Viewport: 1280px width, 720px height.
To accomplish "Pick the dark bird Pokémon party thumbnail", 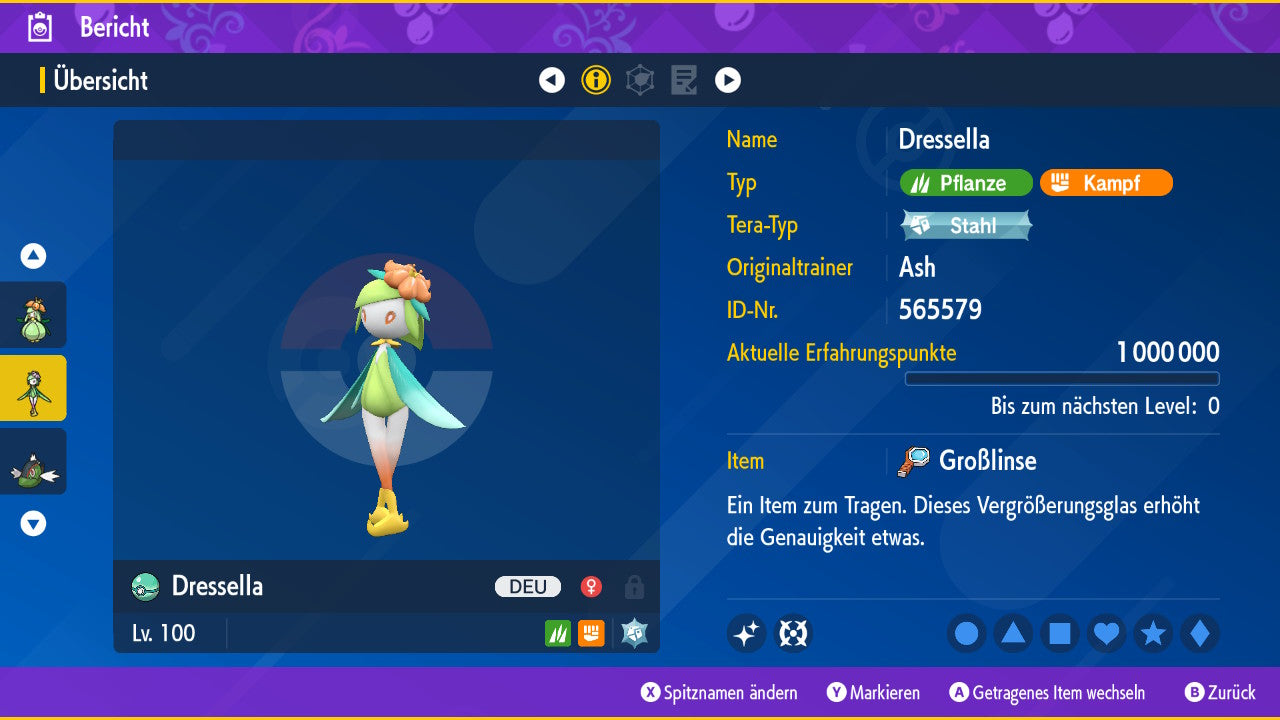I will point(33,462).
